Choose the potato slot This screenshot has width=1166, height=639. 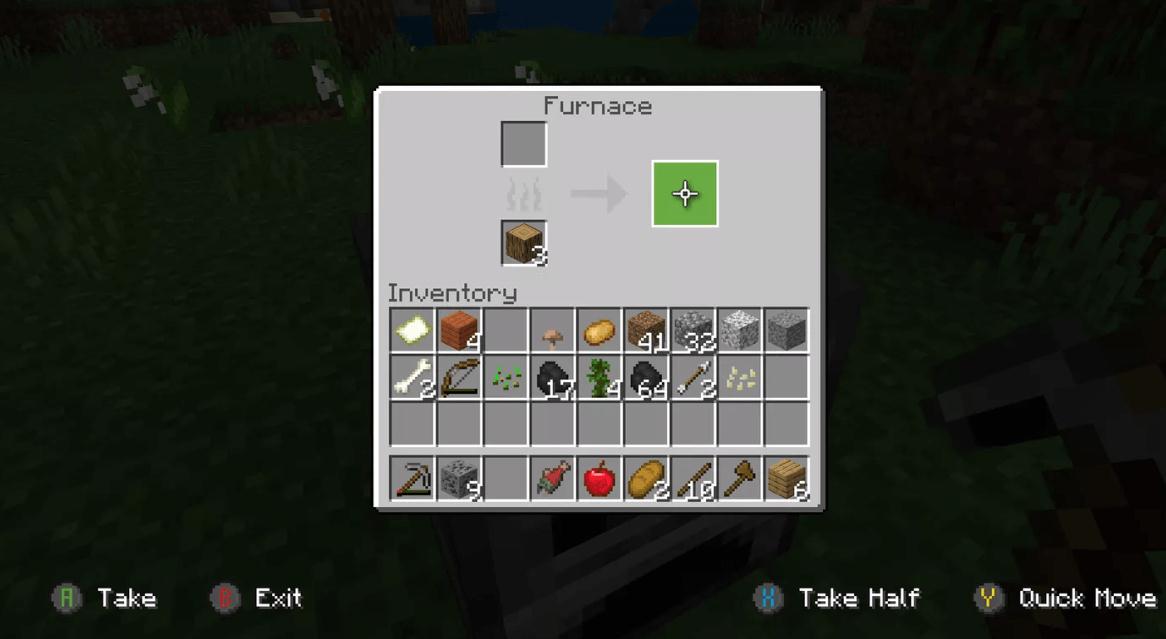pos(599,331)
